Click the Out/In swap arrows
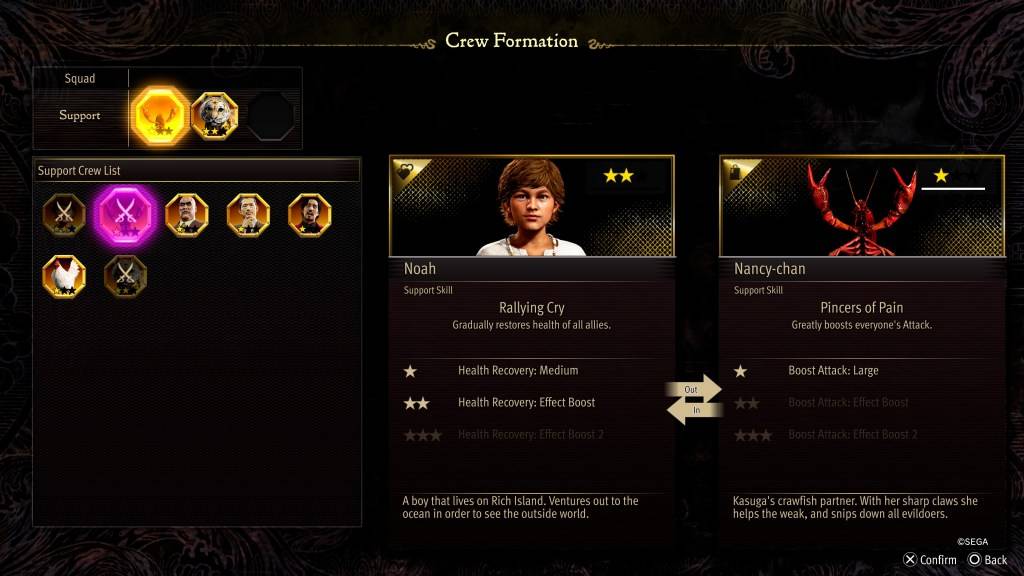Screen dimensions: 1024x576 695,399
